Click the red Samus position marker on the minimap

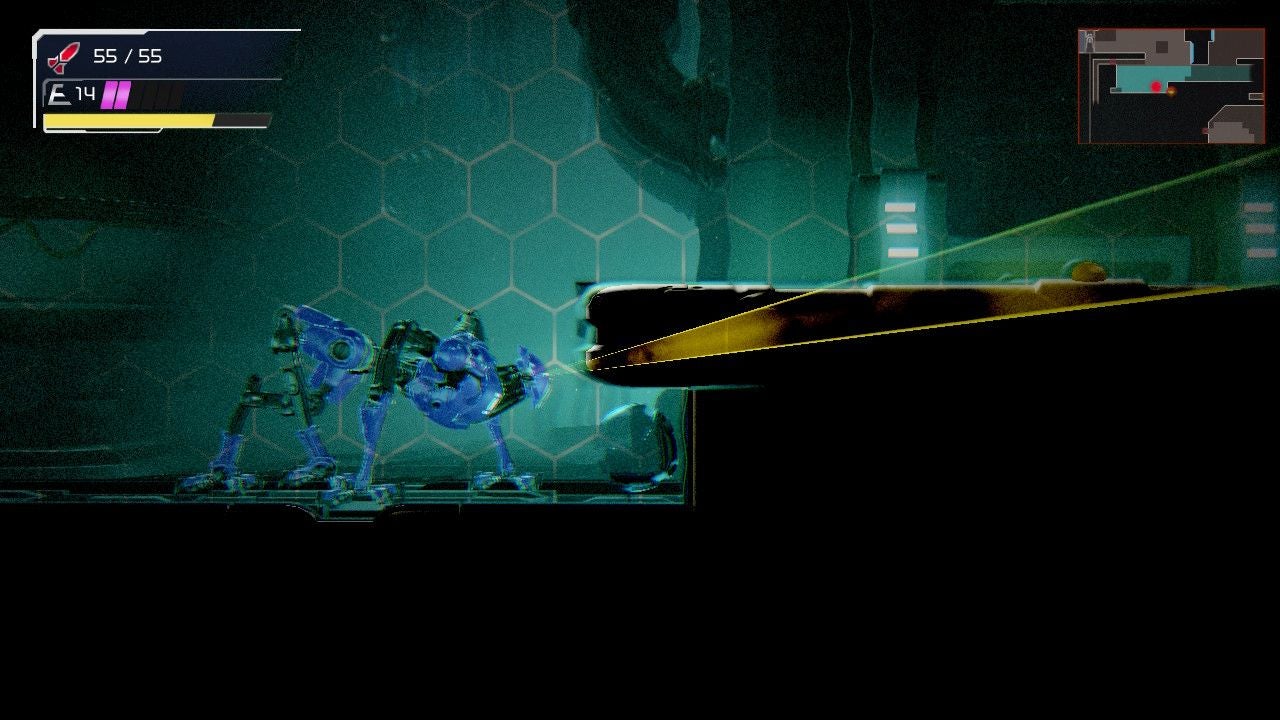[1156, 86]
